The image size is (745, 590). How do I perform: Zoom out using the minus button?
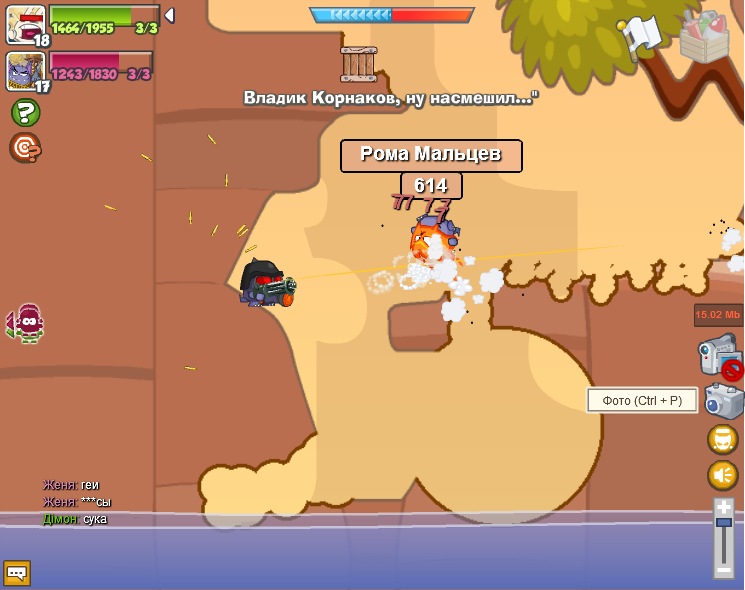tap(724, 569)
